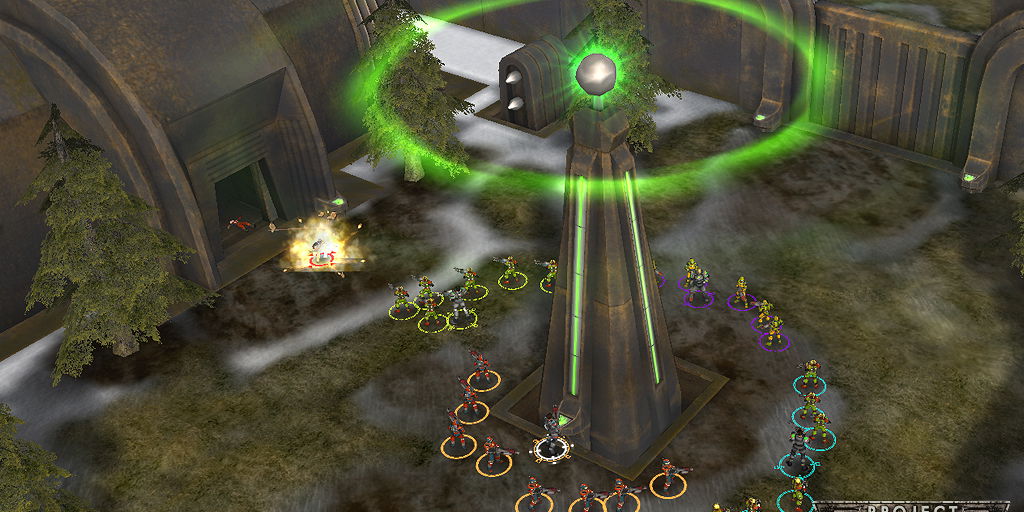Select the gray armored unit with a yellow-green ring

458,307
